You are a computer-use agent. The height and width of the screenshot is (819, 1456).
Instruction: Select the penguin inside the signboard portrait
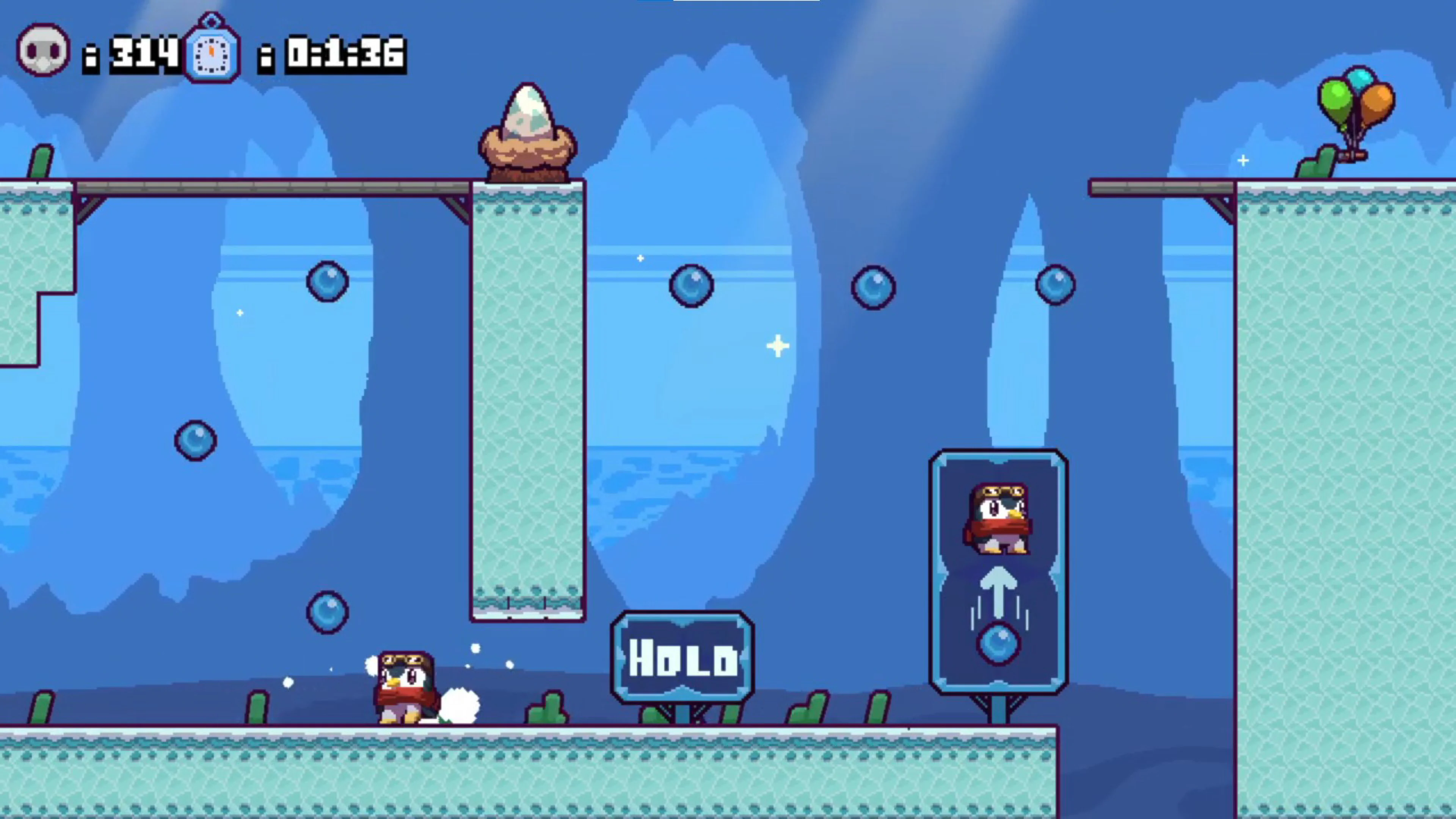click(x=999, y=517)
